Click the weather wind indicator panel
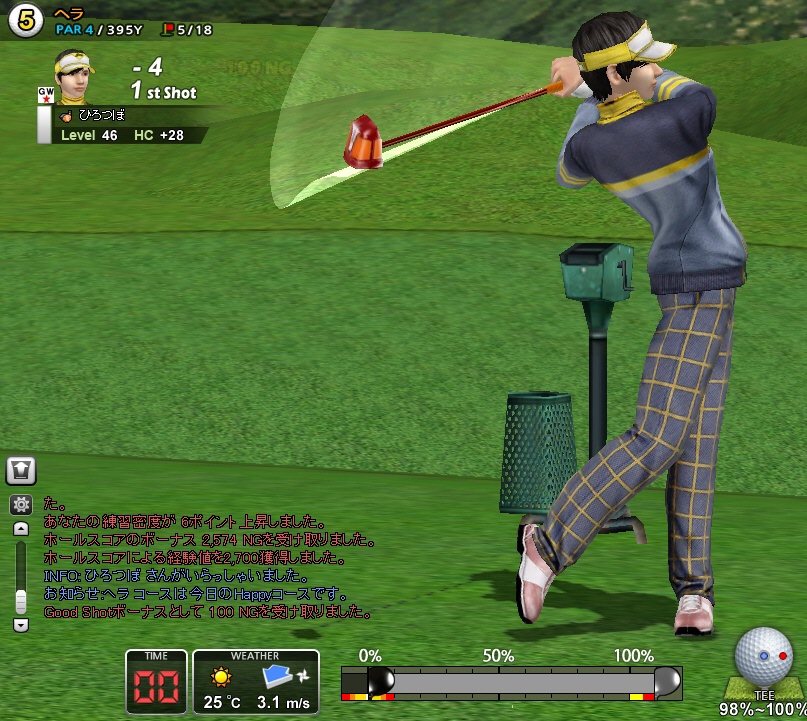 pyautogui.click(x=256, y=682)
